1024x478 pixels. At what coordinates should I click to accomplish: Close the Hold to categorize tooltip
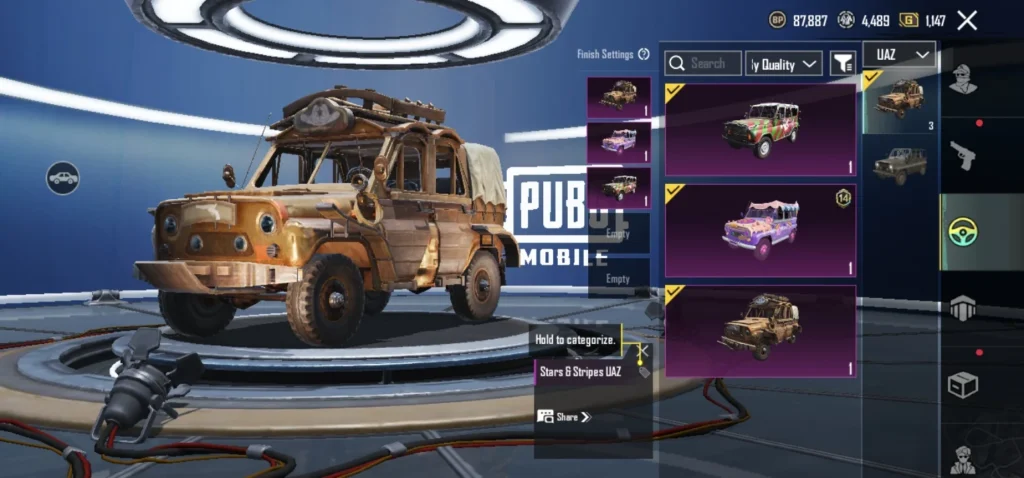tap(643, 351)
